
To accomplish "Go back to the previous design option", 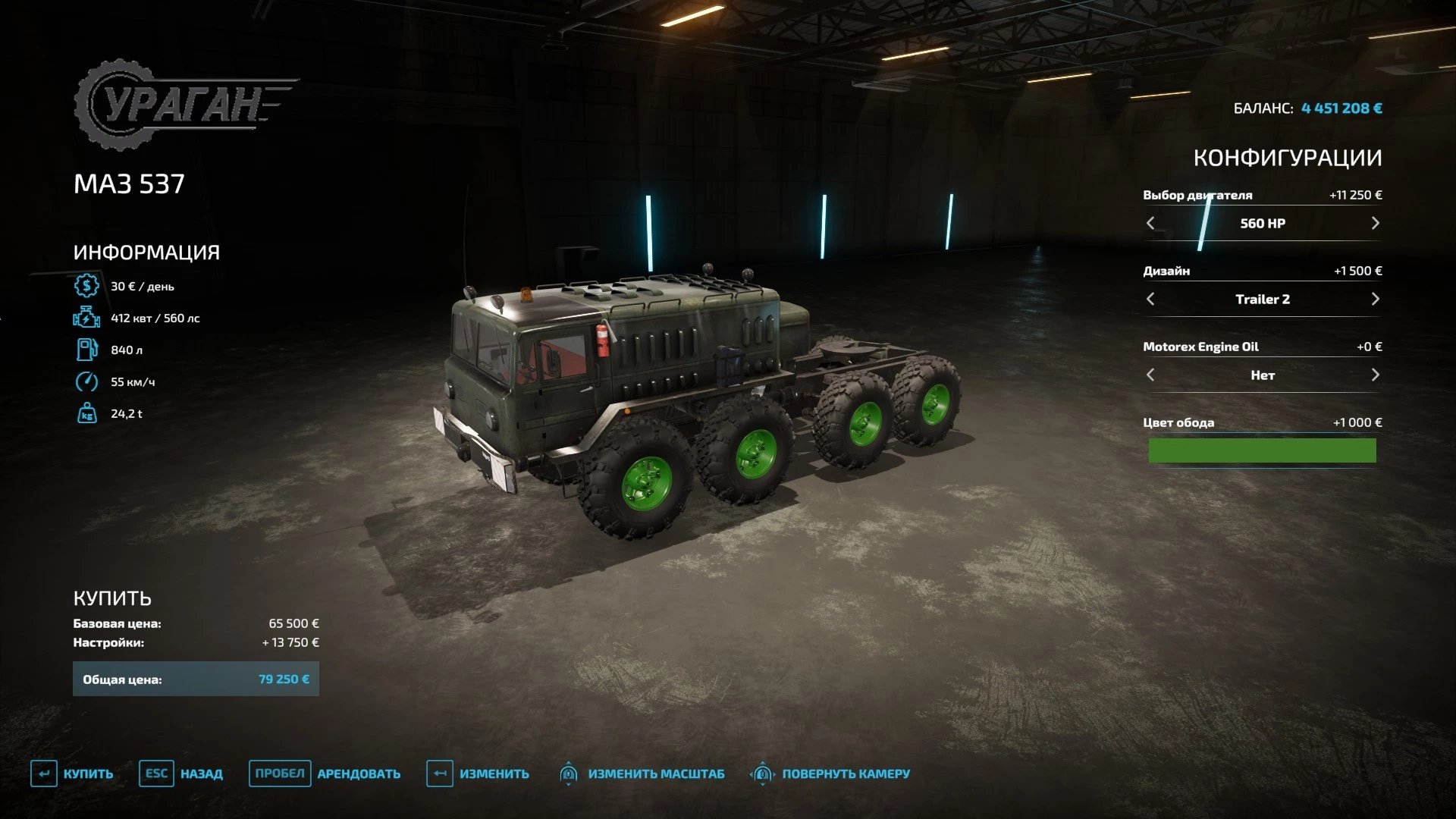I will pyautogui.click(x=1150, y=299).
